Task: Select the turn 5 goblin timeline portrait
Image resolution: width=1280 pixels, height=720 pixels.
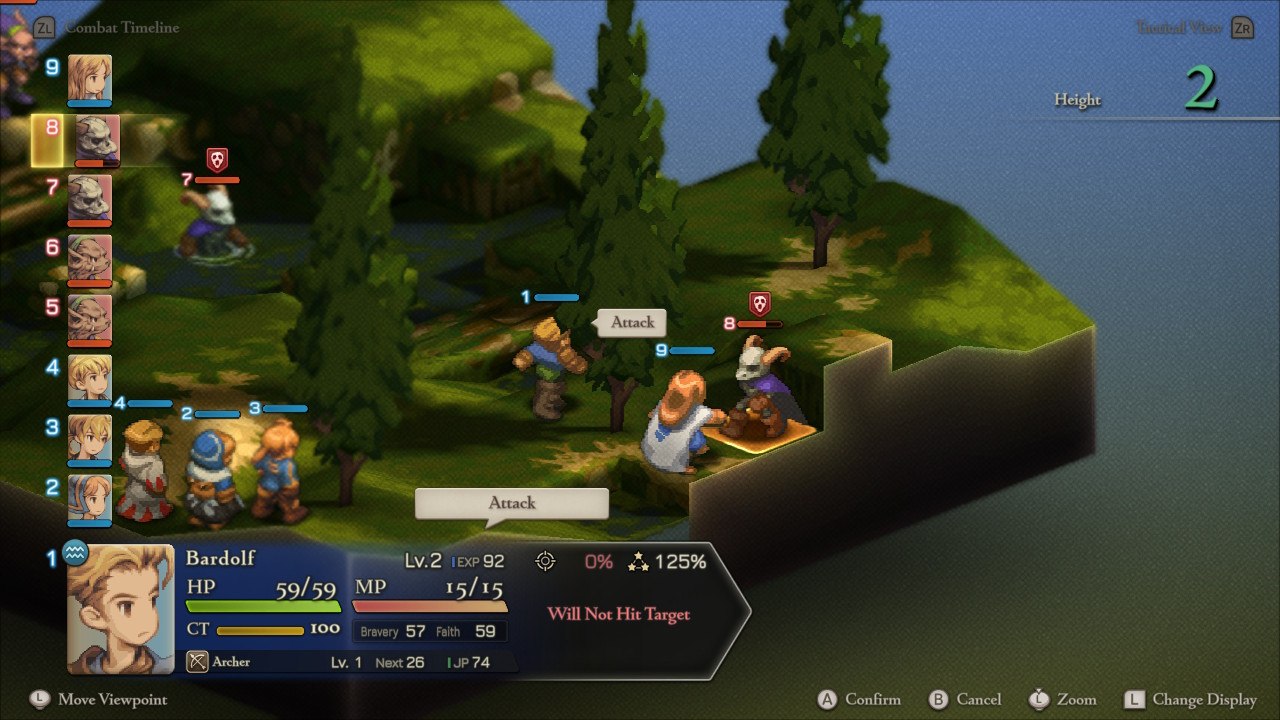Action: [x=90, y=319]
